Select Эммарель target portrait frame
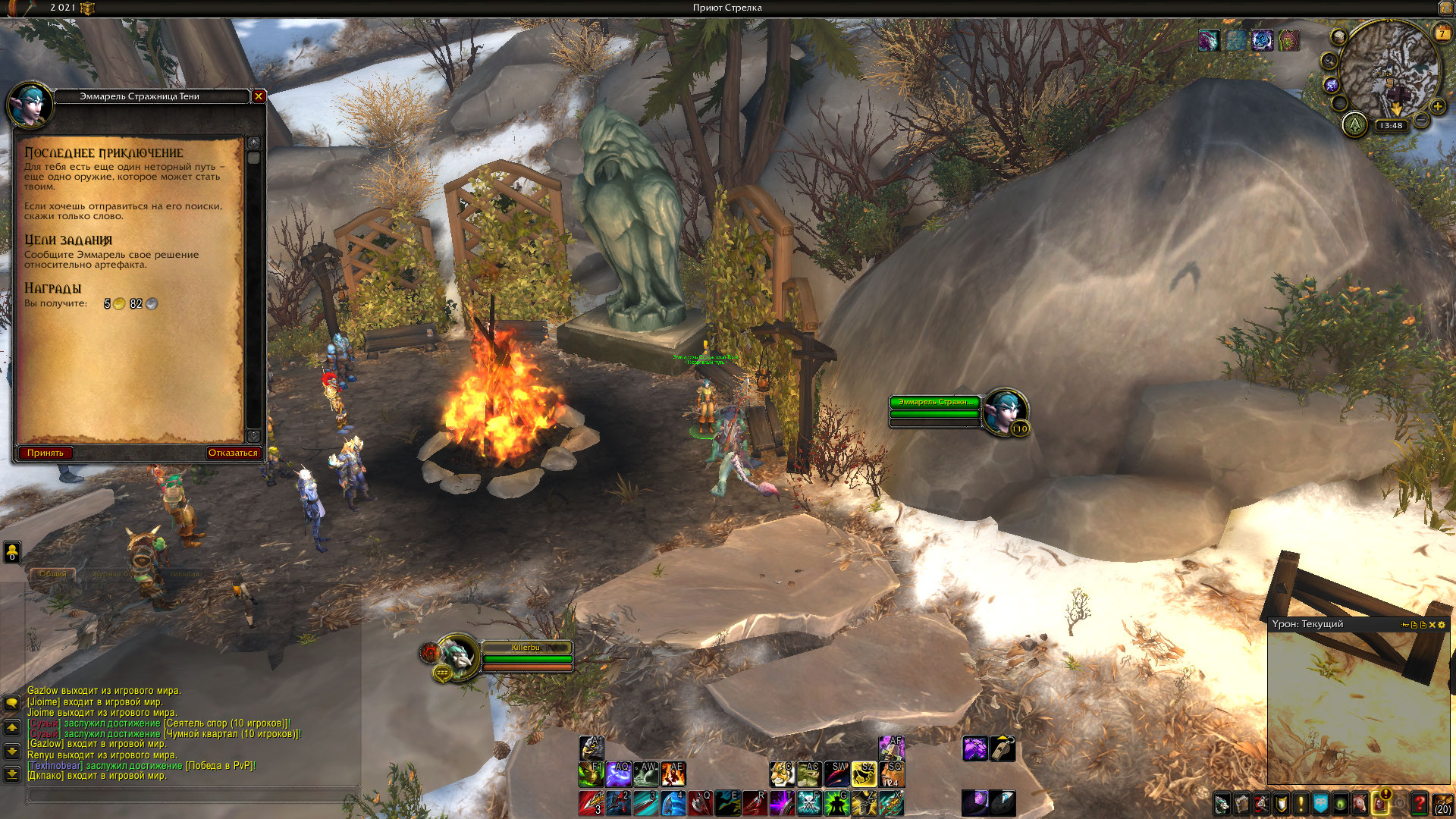 click(x=1006, y=412)
